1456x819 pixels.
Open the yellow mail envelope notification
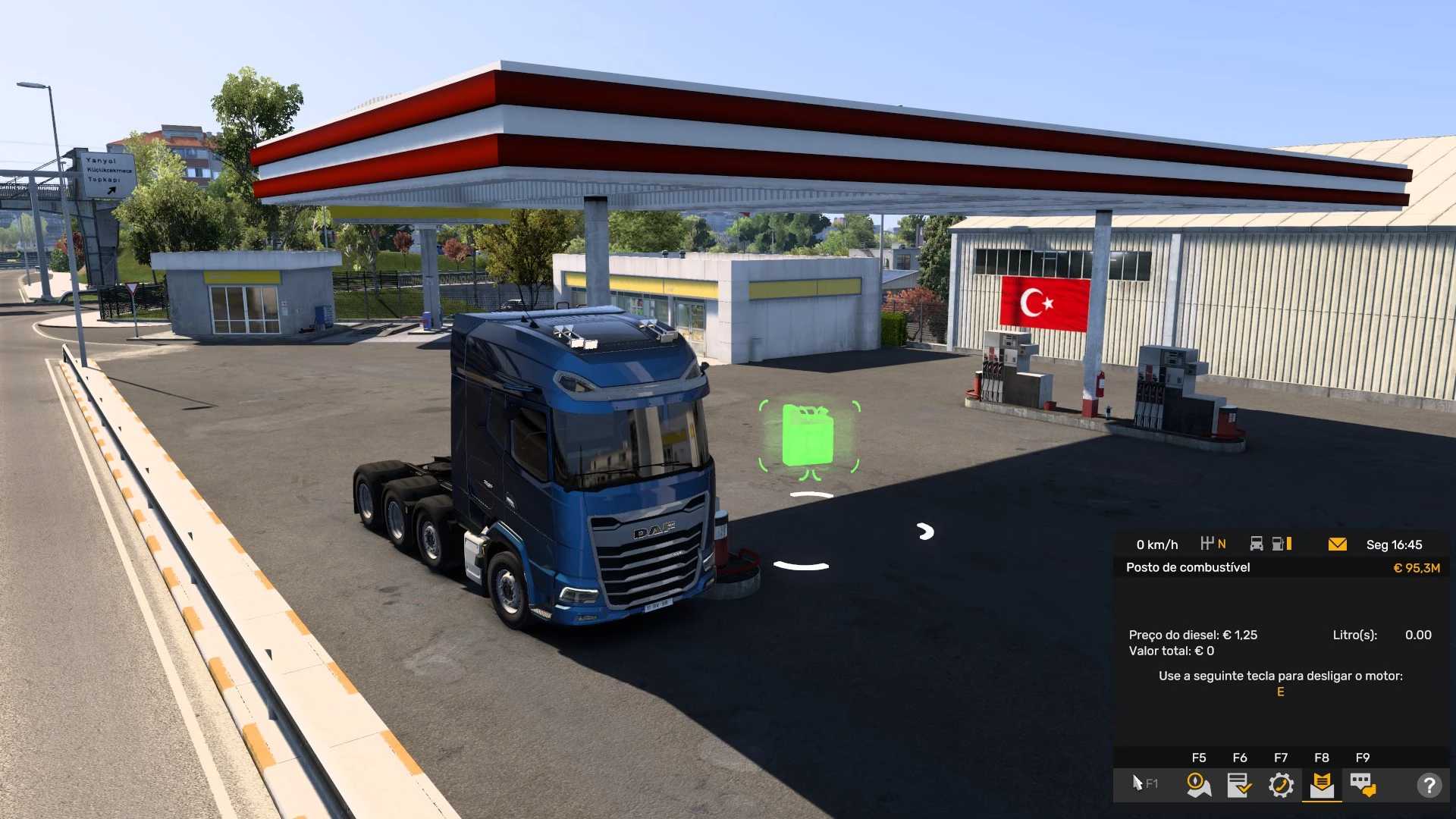pos(1338,544)
